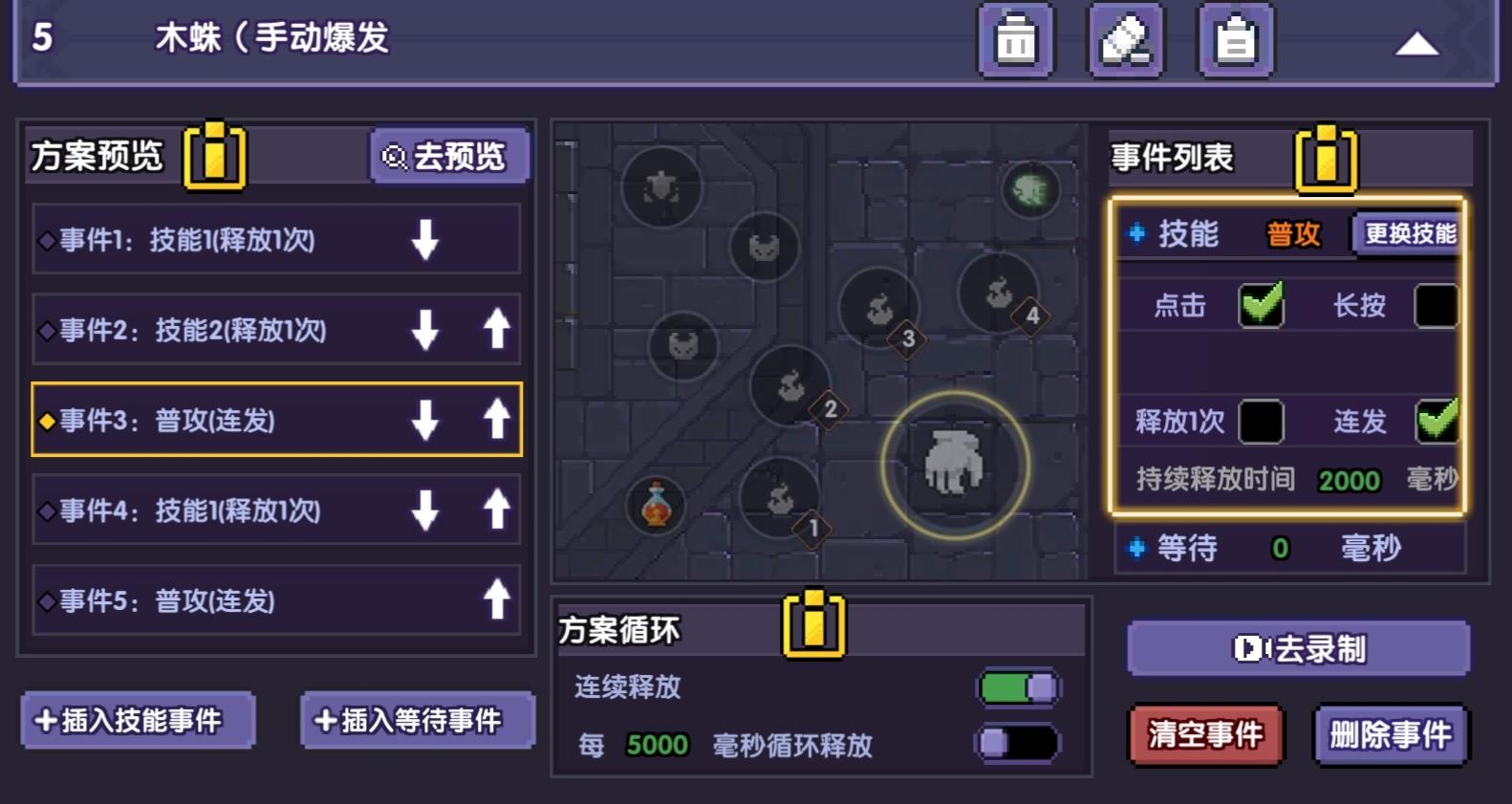
Task: Copy the plan via the clipboard icon
Action: point(1236,40)
